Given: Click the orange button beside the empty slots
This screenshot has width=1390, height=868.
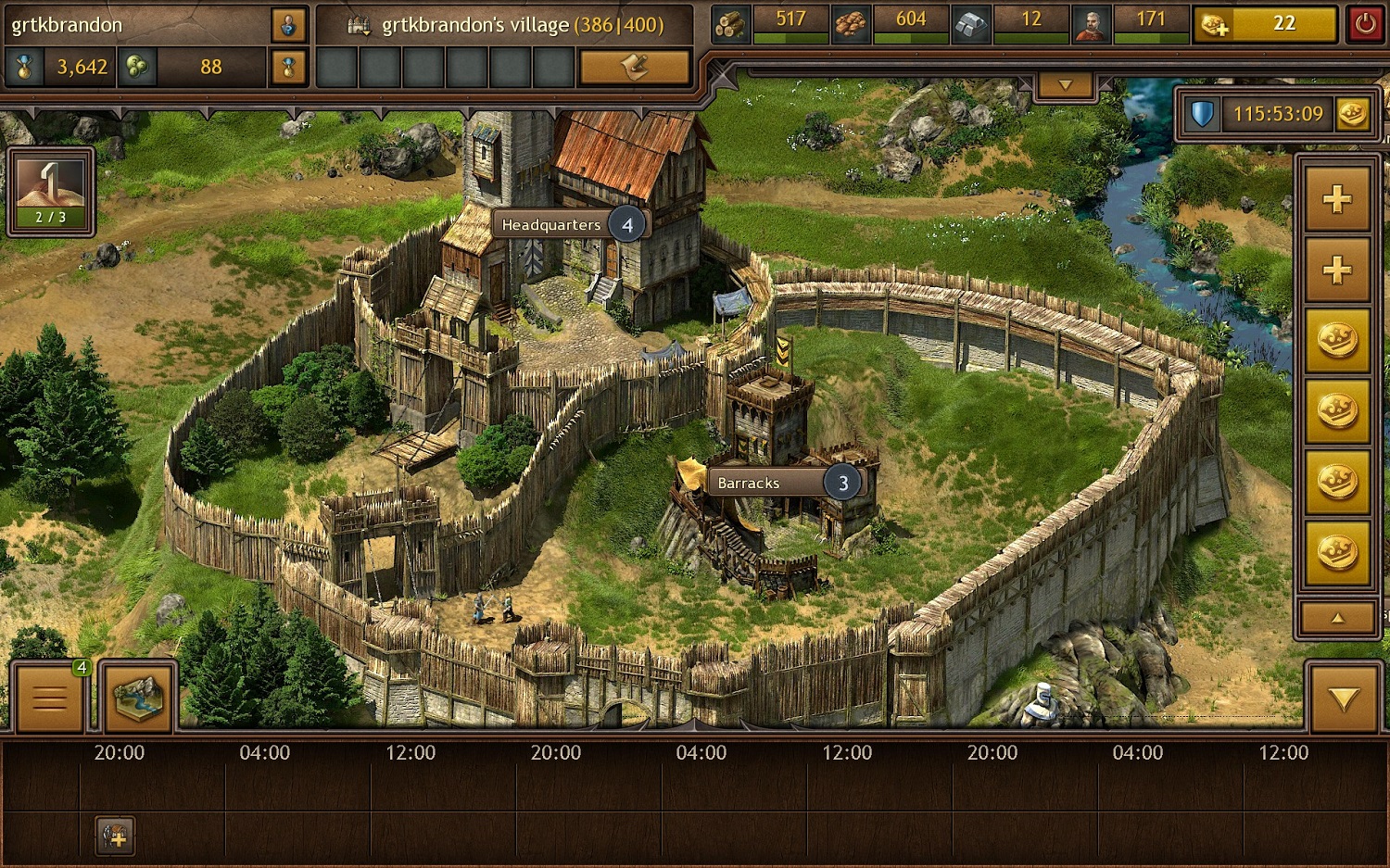Looking at the screenshot, I should [x=634, y=67].
